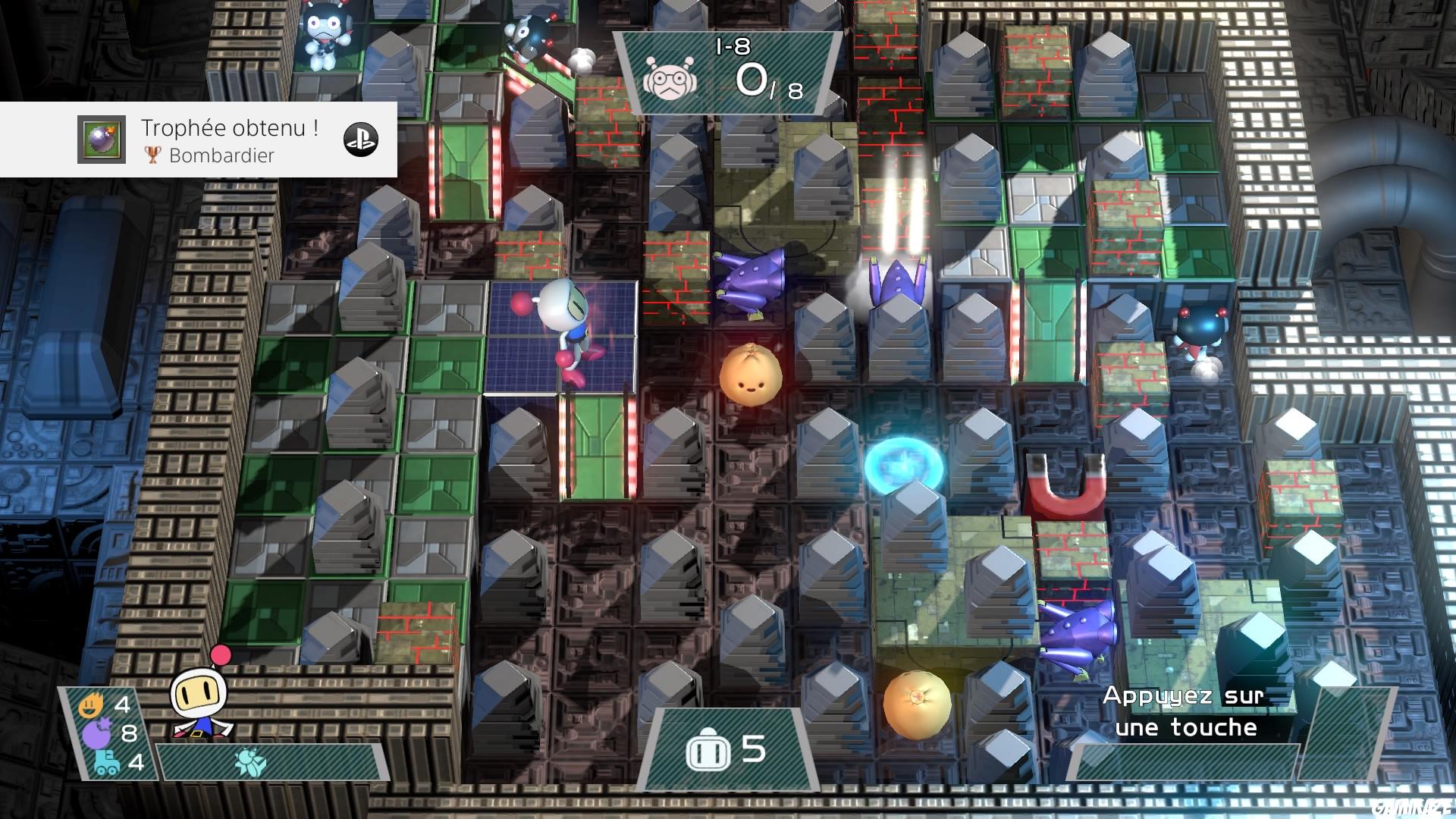Expand the stage info panel labeled 1-8
The image size is (1456, 819).
[728, 72]
